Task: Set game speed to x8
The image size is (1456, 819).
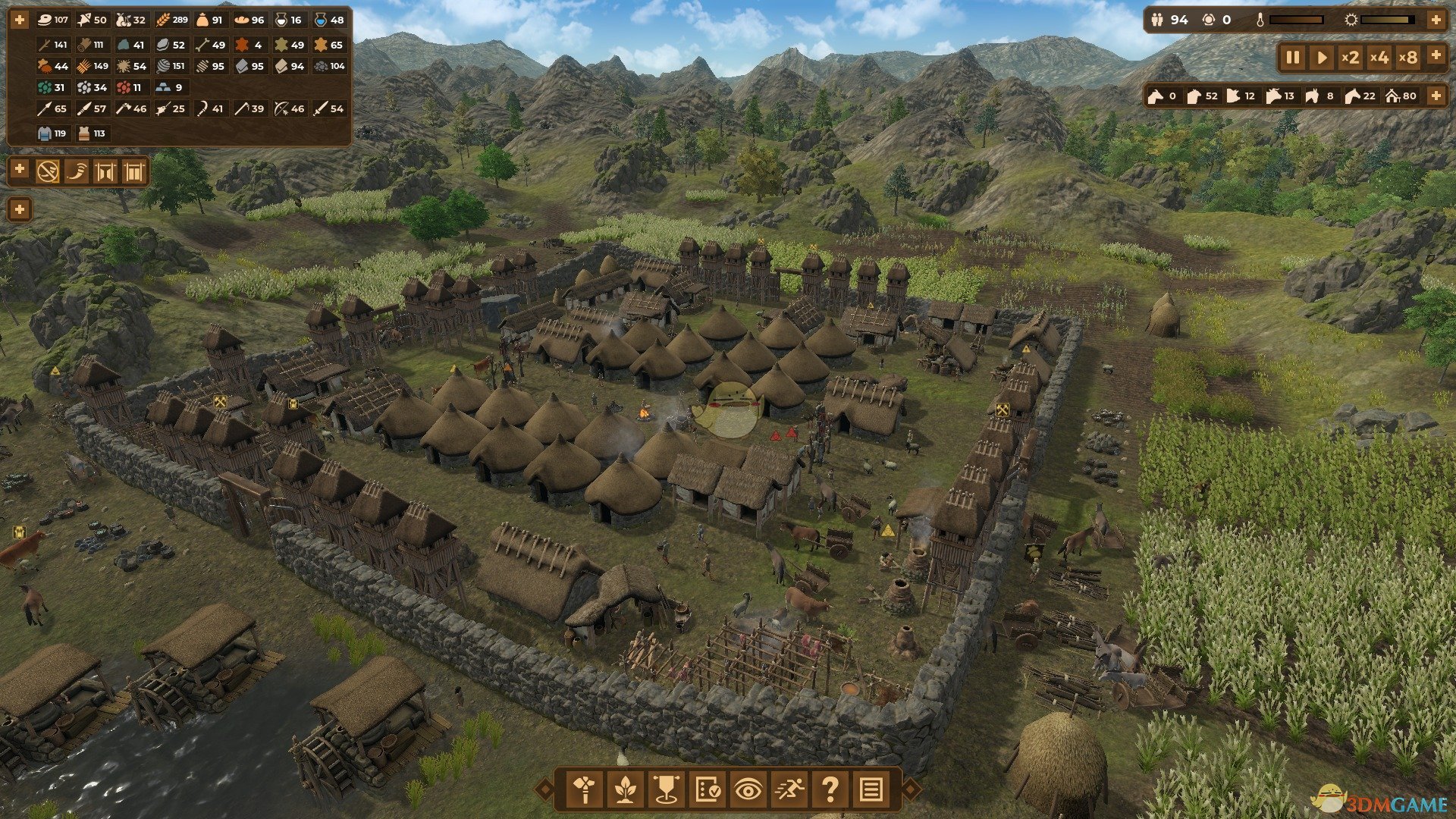Action: 1407,58
